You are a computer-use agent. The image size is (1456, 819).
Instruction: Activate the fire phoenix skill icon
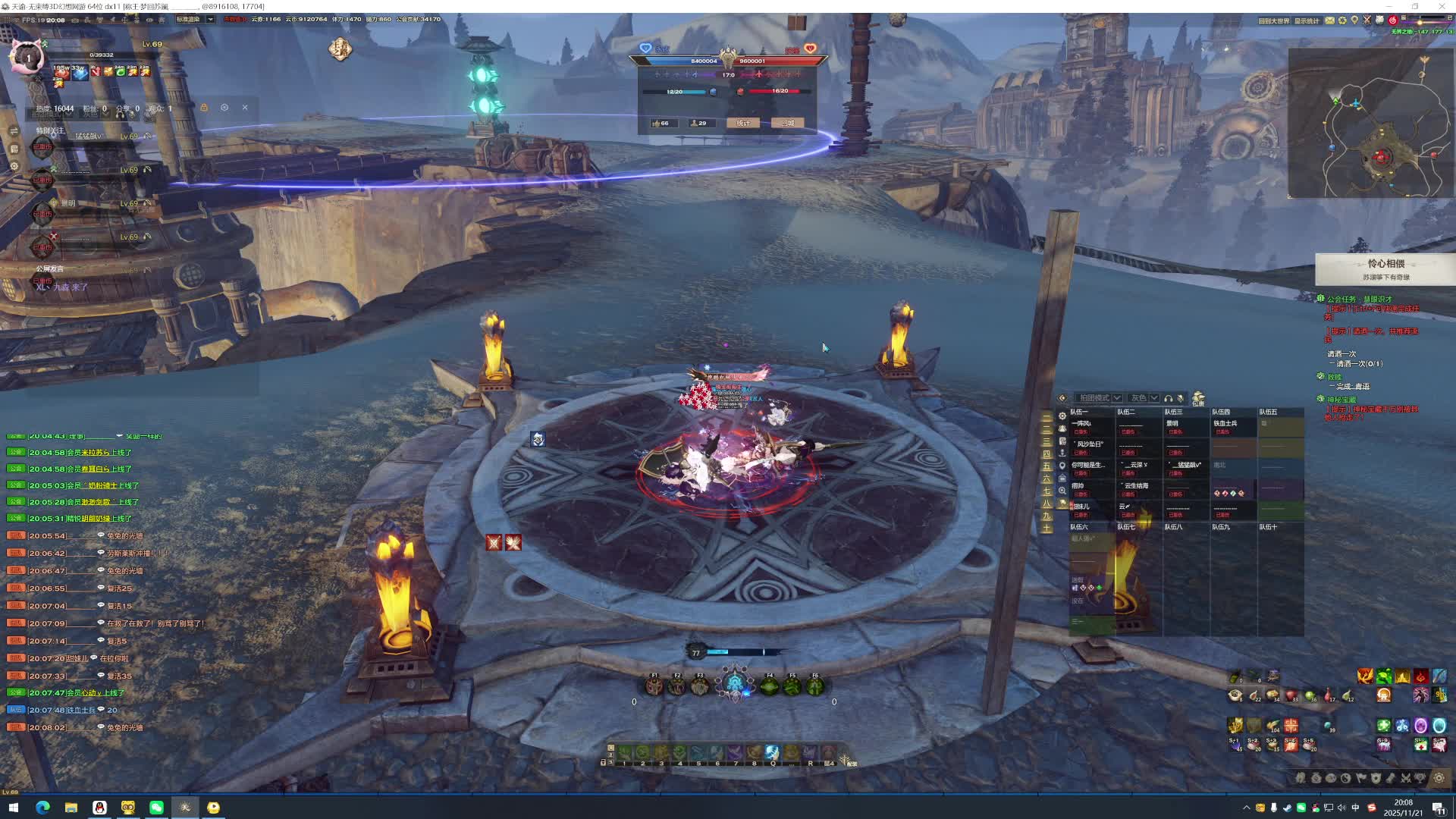[1365, 676]
